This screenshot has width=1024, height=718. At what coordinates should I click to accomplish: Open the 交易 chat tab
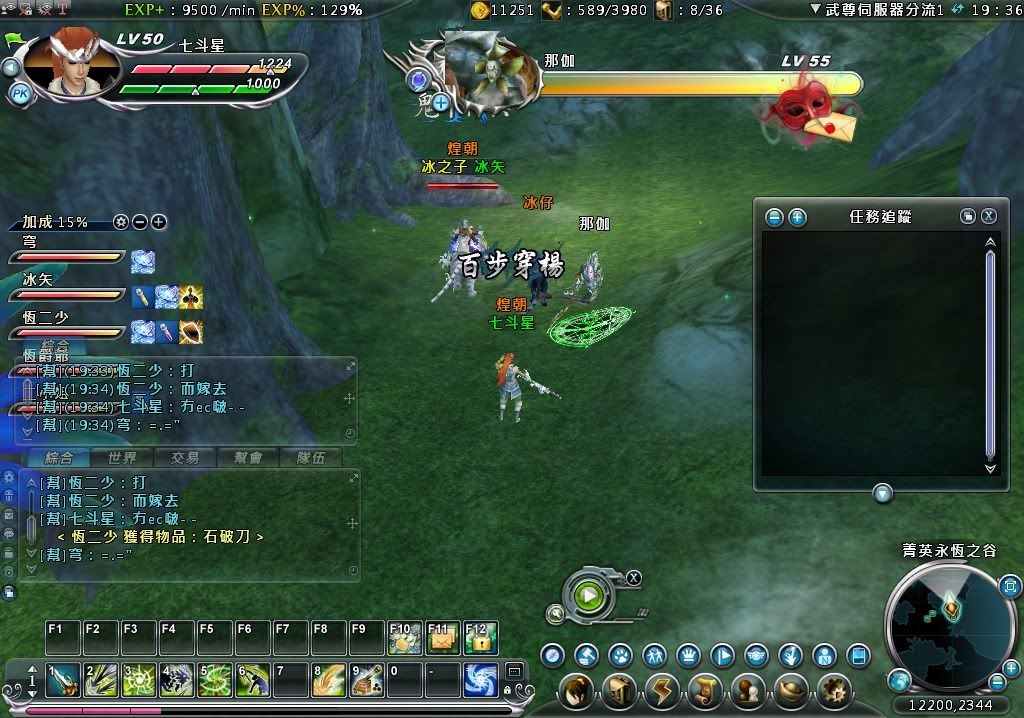point(184,458)
